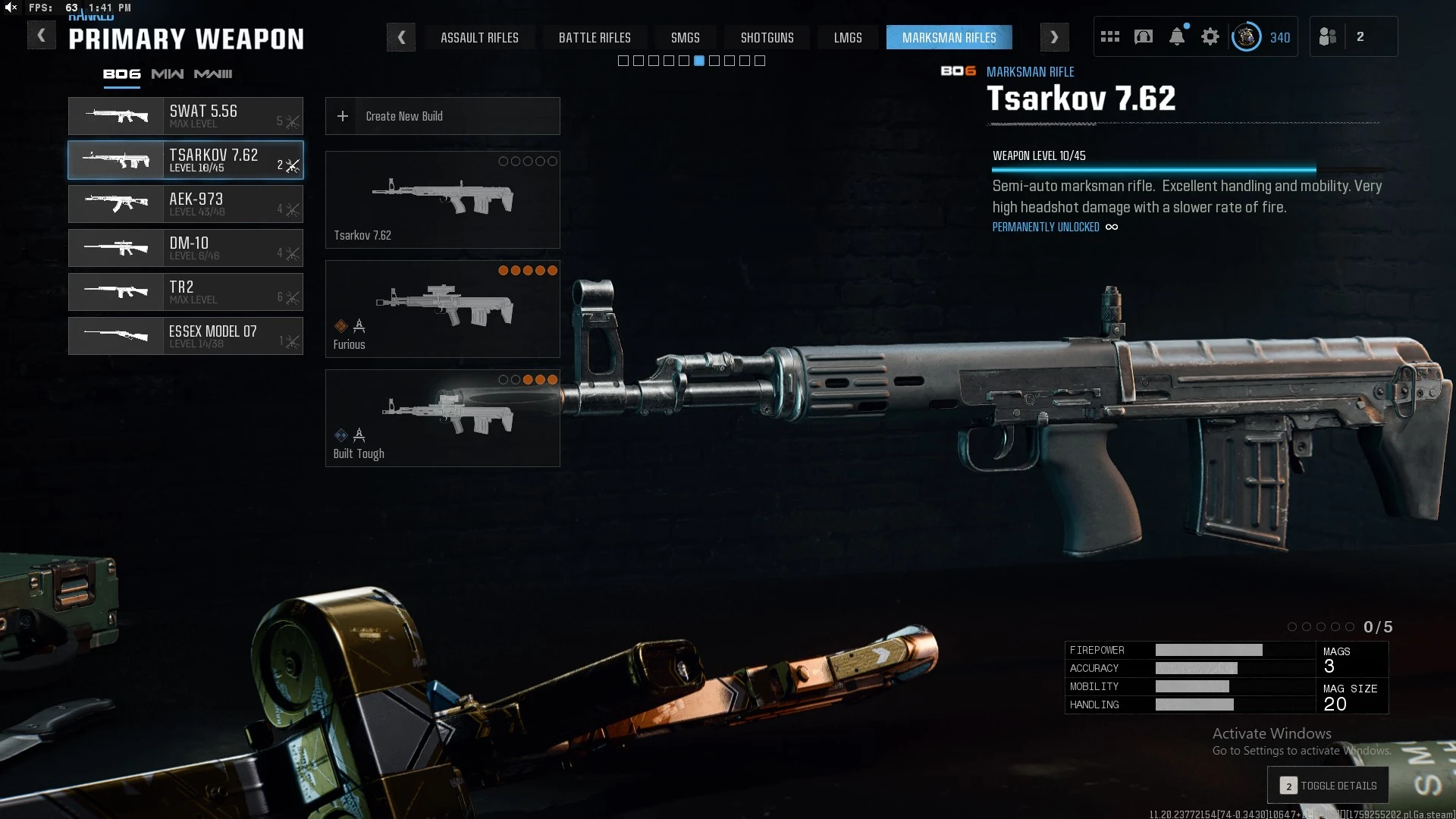The height and width of the screenshot is (819, 1456).
Task: Choose the Built Tough blueprint
Action: click(x=442, y=418)
